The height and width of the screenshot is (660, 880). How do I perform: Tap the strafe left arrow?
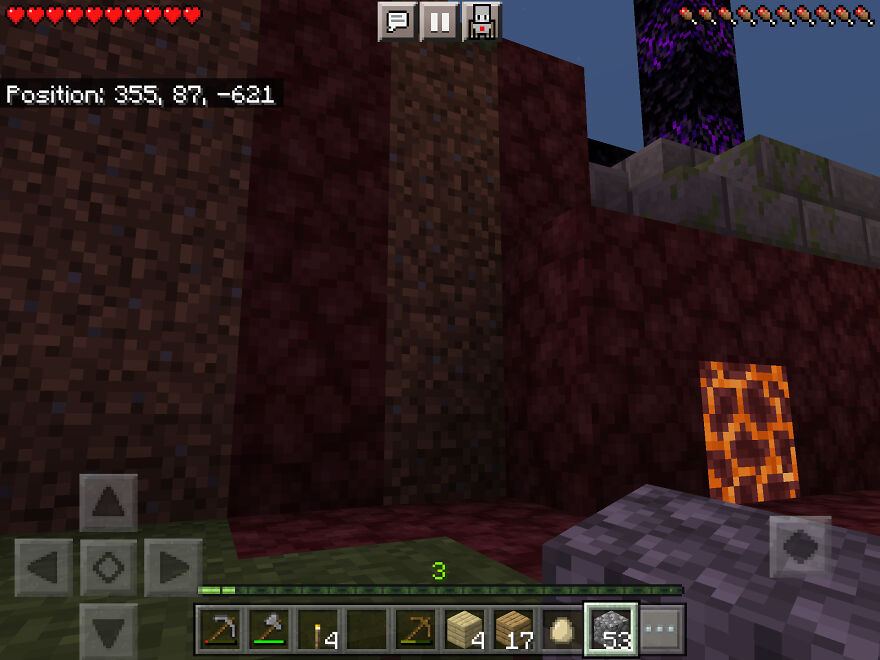(44, 567)
